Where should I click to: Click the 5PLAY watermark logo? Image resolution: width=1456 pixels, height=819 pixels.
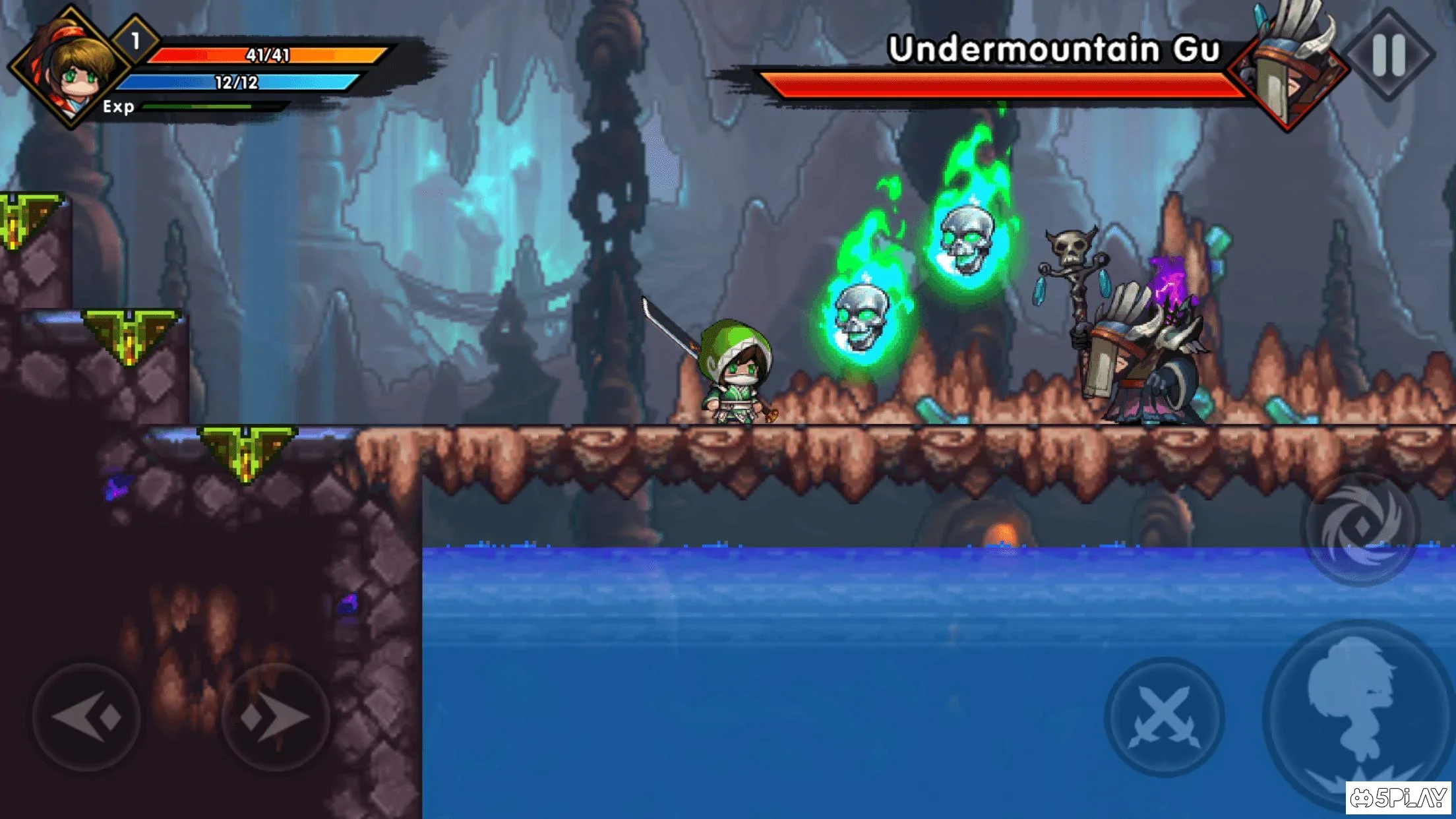[1398, 798]
